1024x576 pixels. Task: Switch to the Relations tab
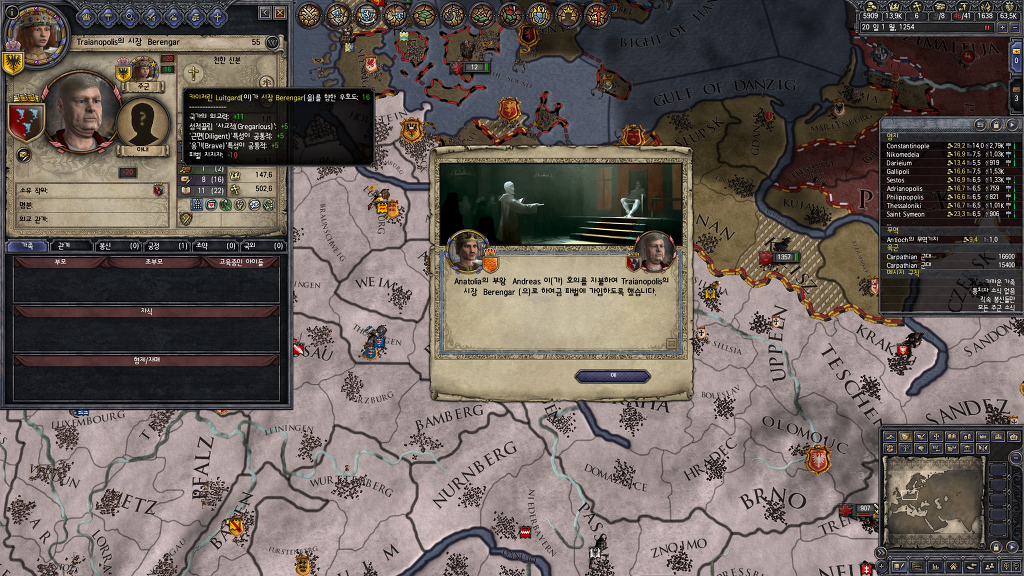[65, 245]
